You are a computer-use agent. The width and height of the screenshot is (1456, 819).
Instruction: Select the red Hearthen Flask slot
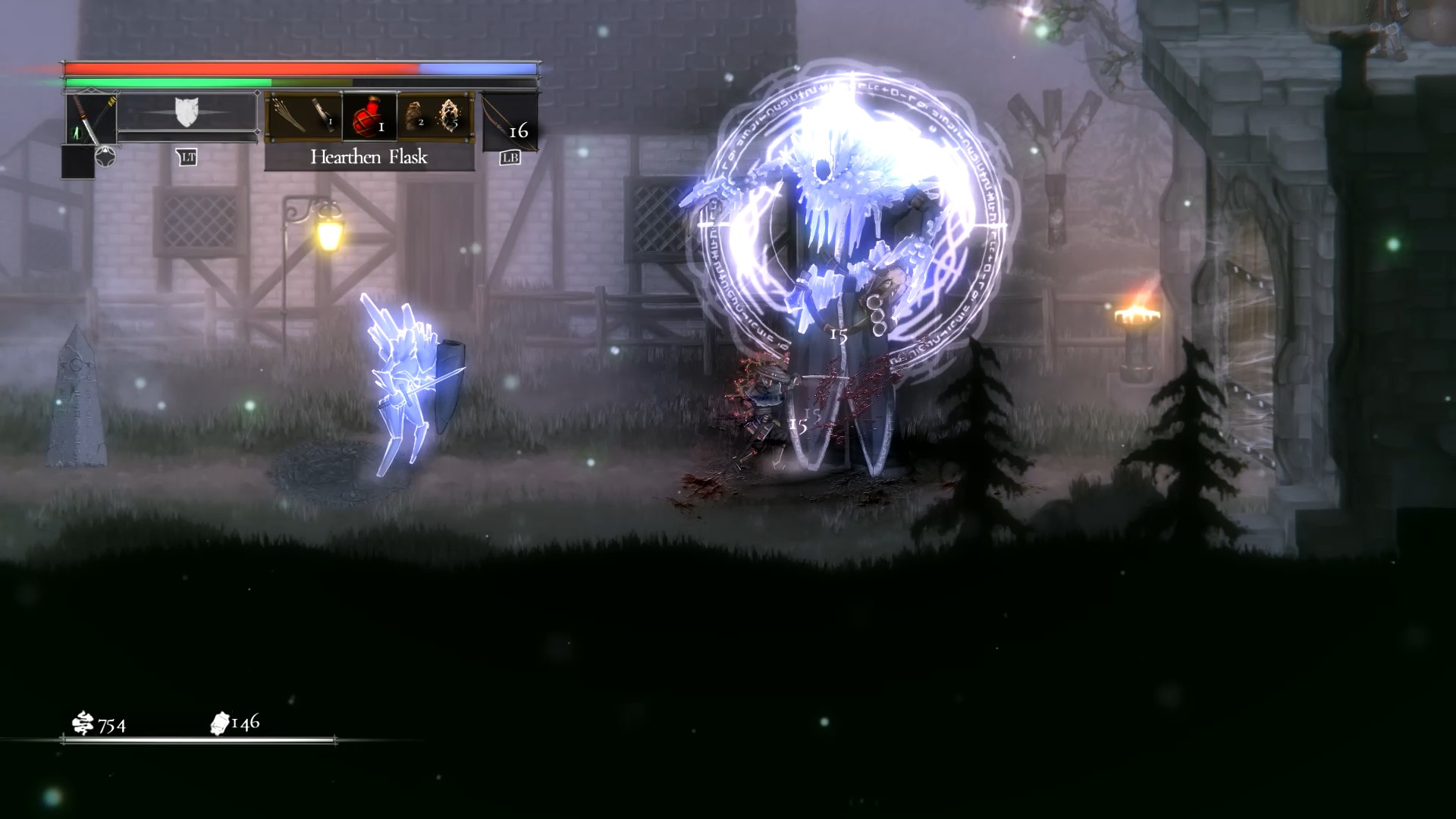tap(369, 116)
